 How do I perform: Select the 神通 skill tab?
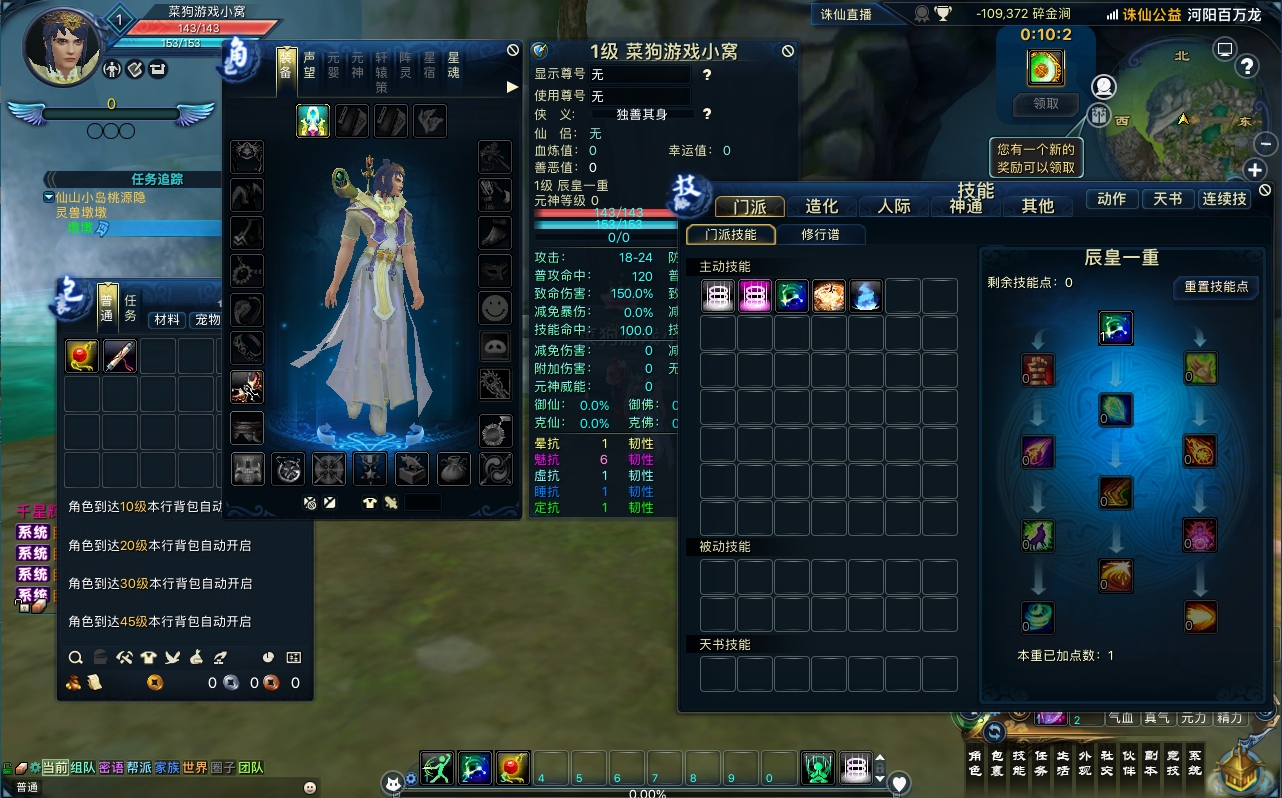tap(965, 206)
